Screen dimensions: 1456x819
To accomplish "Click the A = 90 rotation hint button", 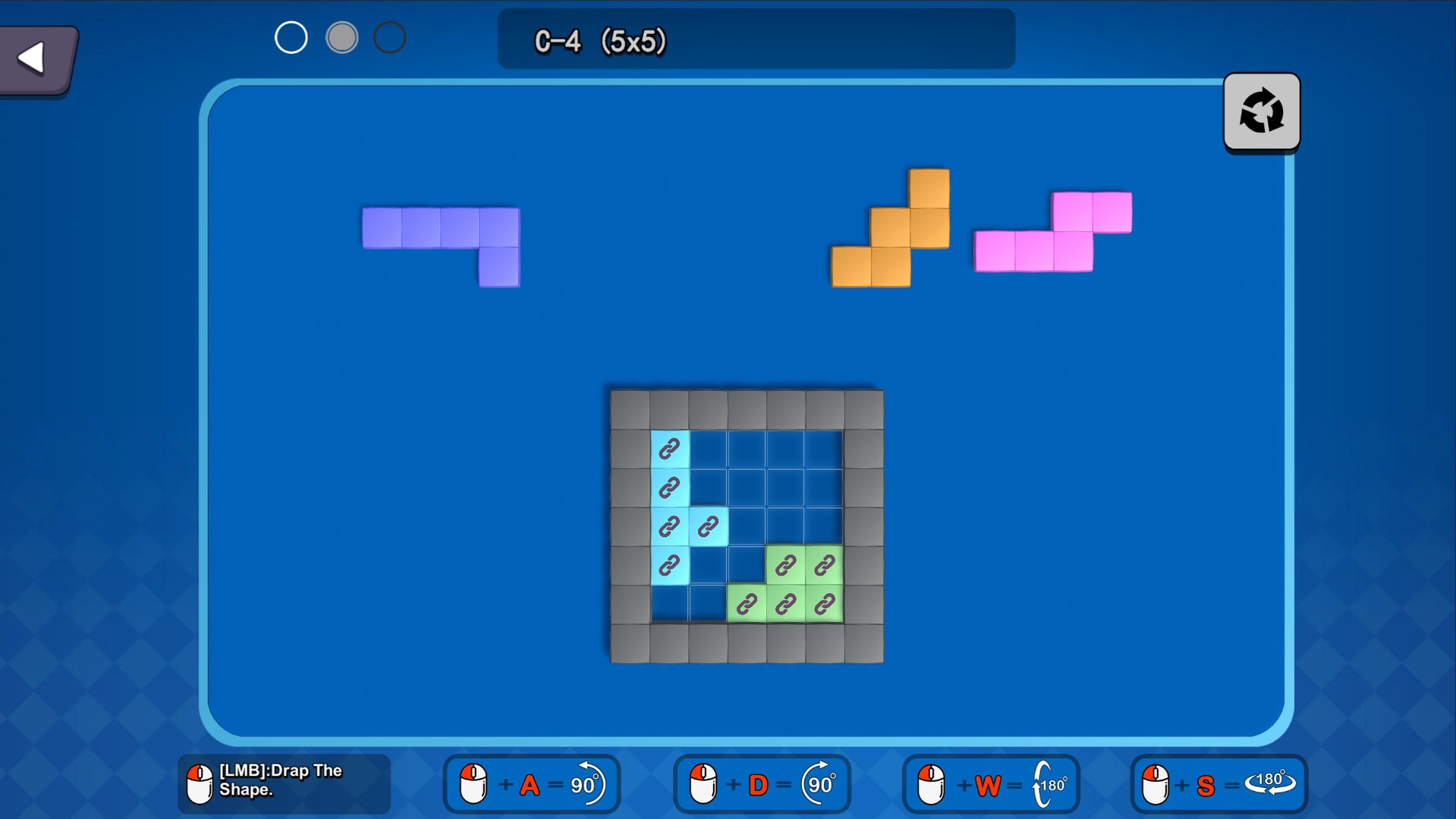I will (531, 784).
